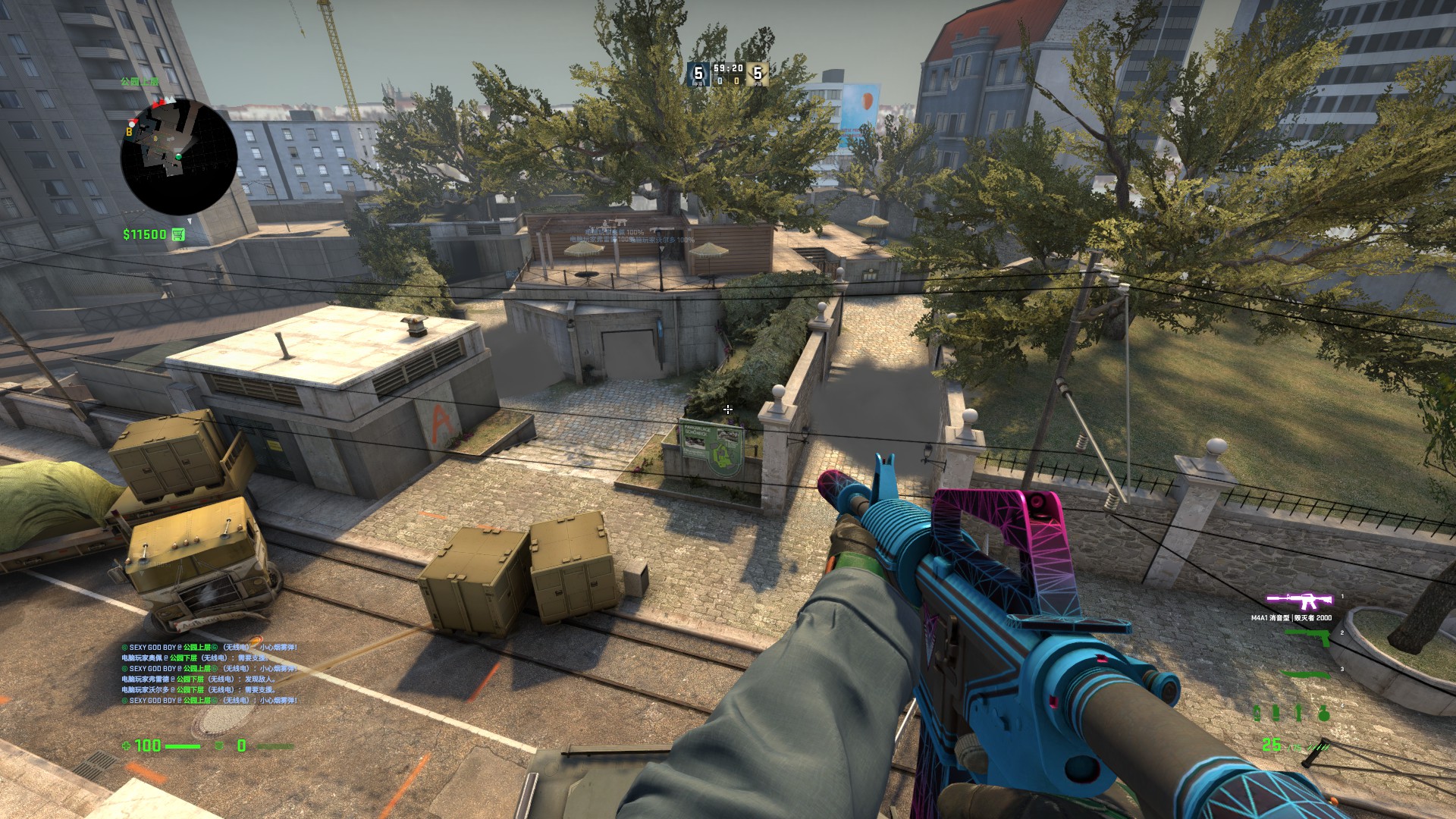
Task: Select the round HE grenade icon
Action: click(1323, 713)
